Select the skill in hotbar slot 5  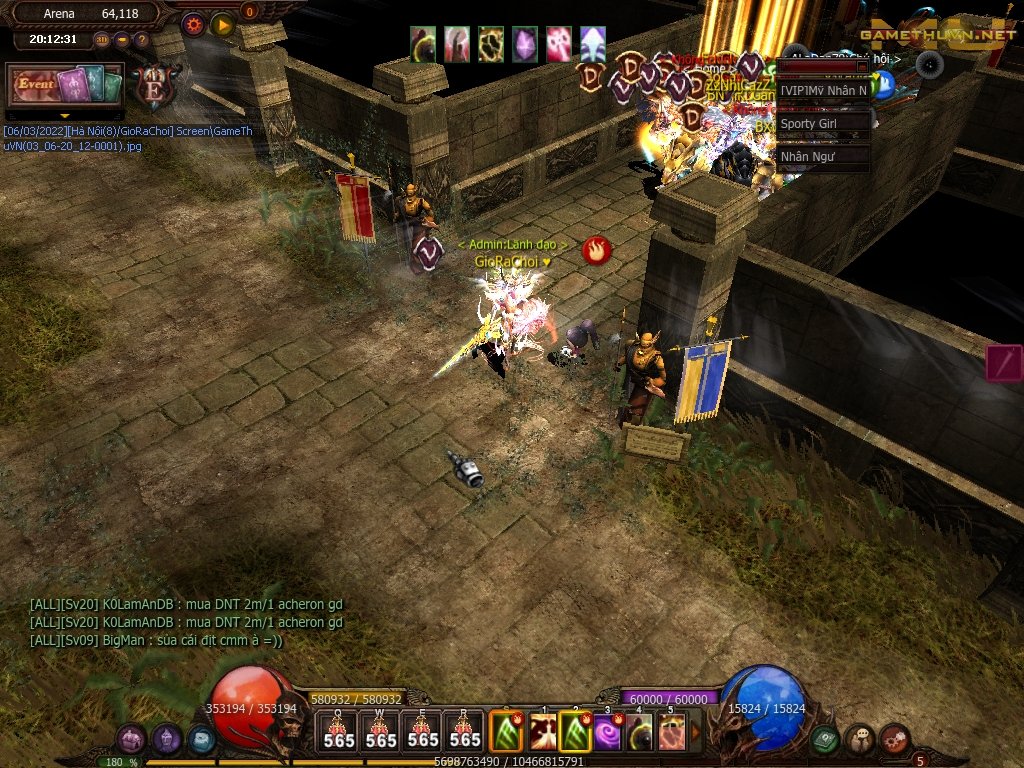click(672, 732)
